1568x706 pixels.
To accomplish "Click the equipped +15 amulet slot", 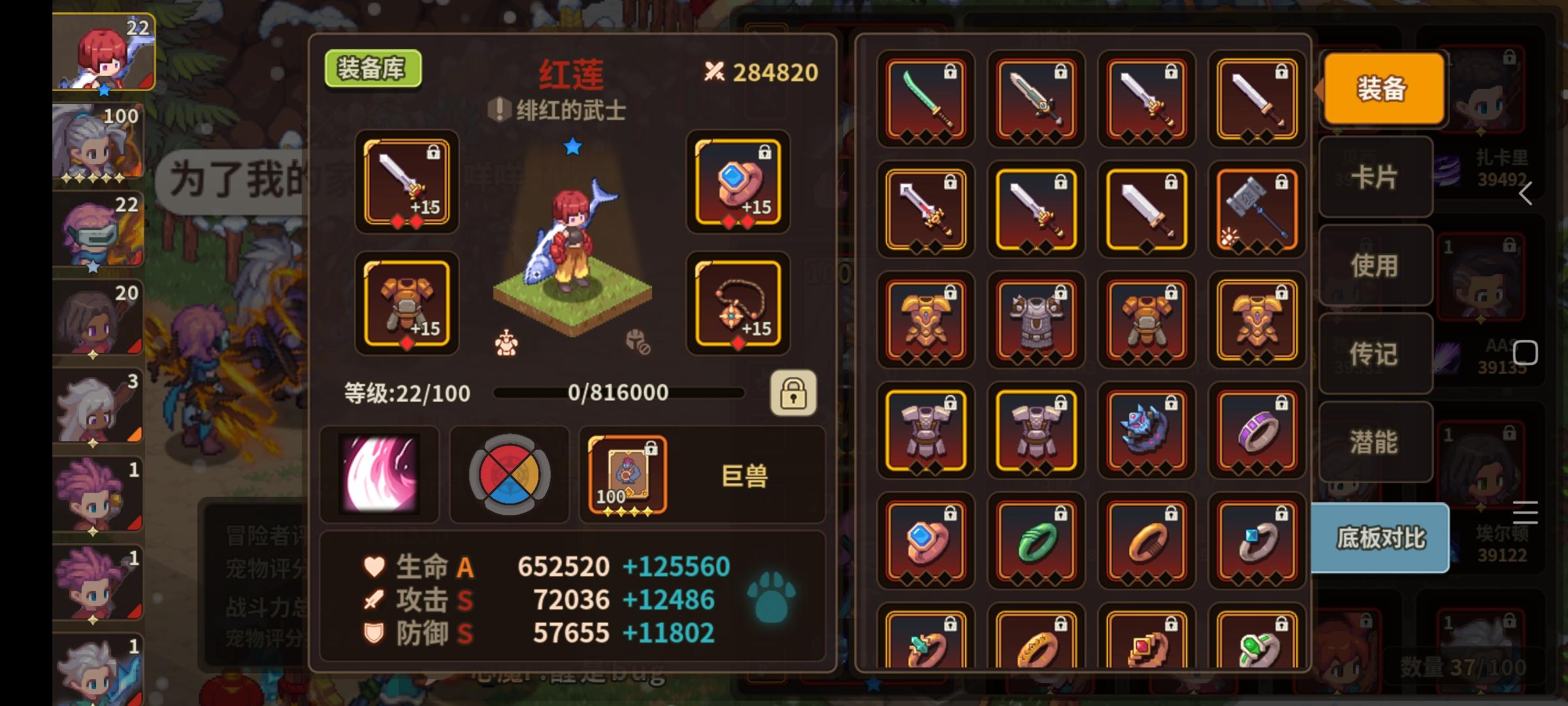I will [x=738, y=305].
